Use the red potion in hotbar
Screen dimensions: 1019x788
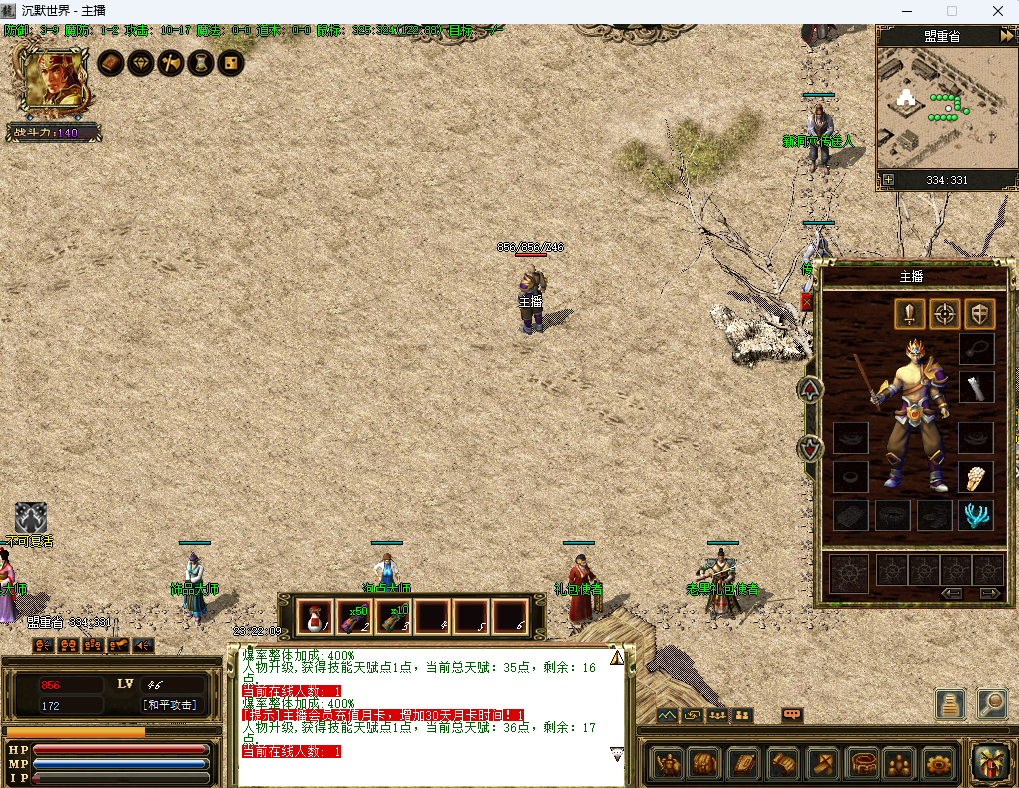[315, 617]
